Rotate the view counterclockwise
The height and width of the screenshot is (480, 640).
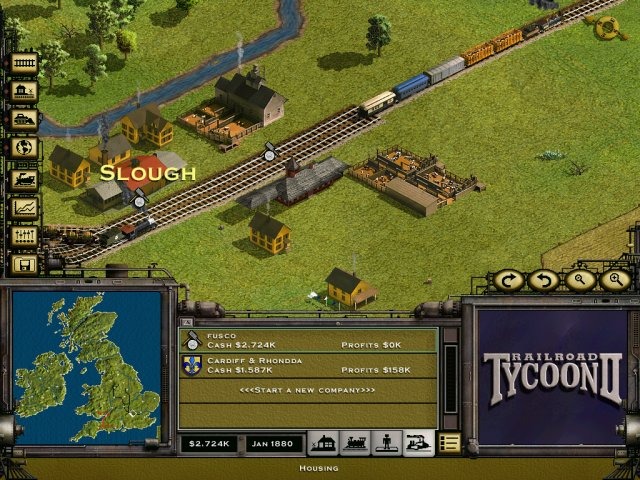(543, 280)
